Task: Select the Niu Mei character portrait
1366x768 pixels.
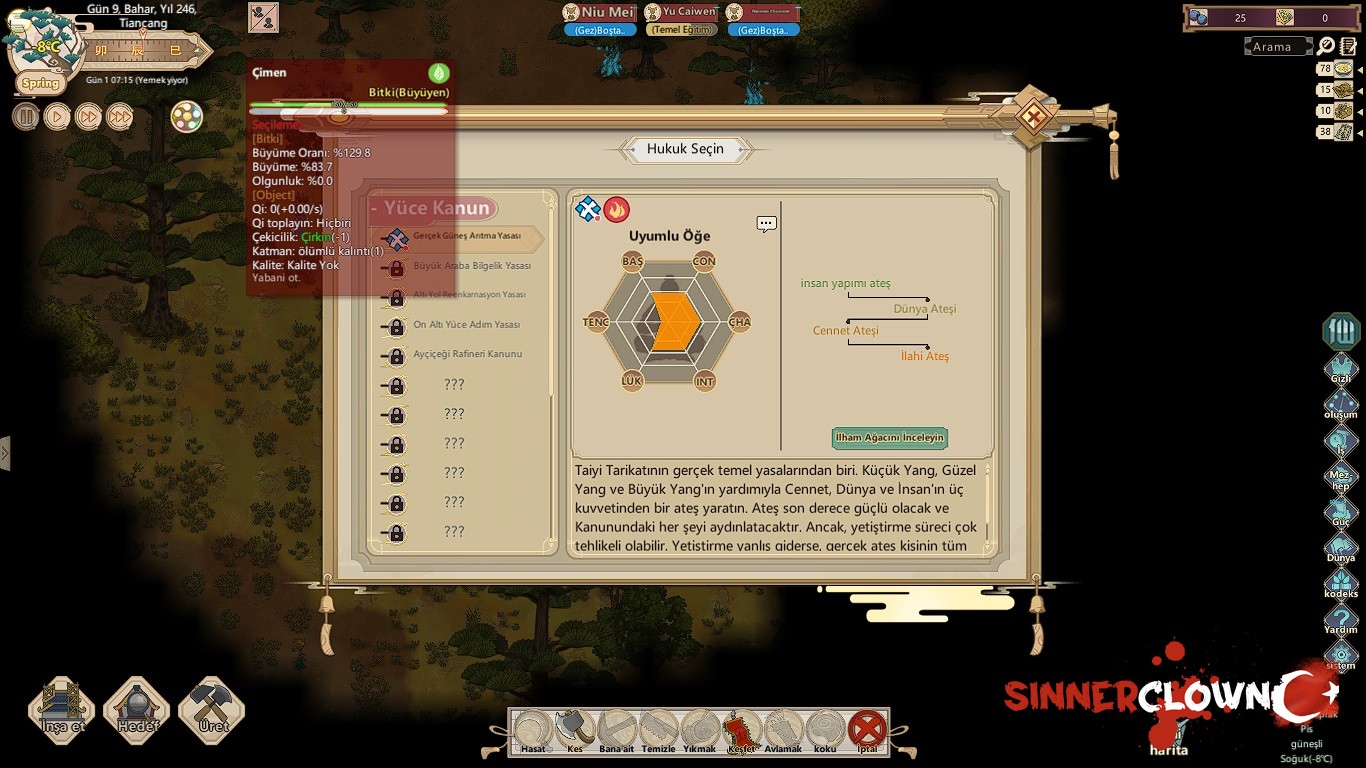Action: click(599, 13)
